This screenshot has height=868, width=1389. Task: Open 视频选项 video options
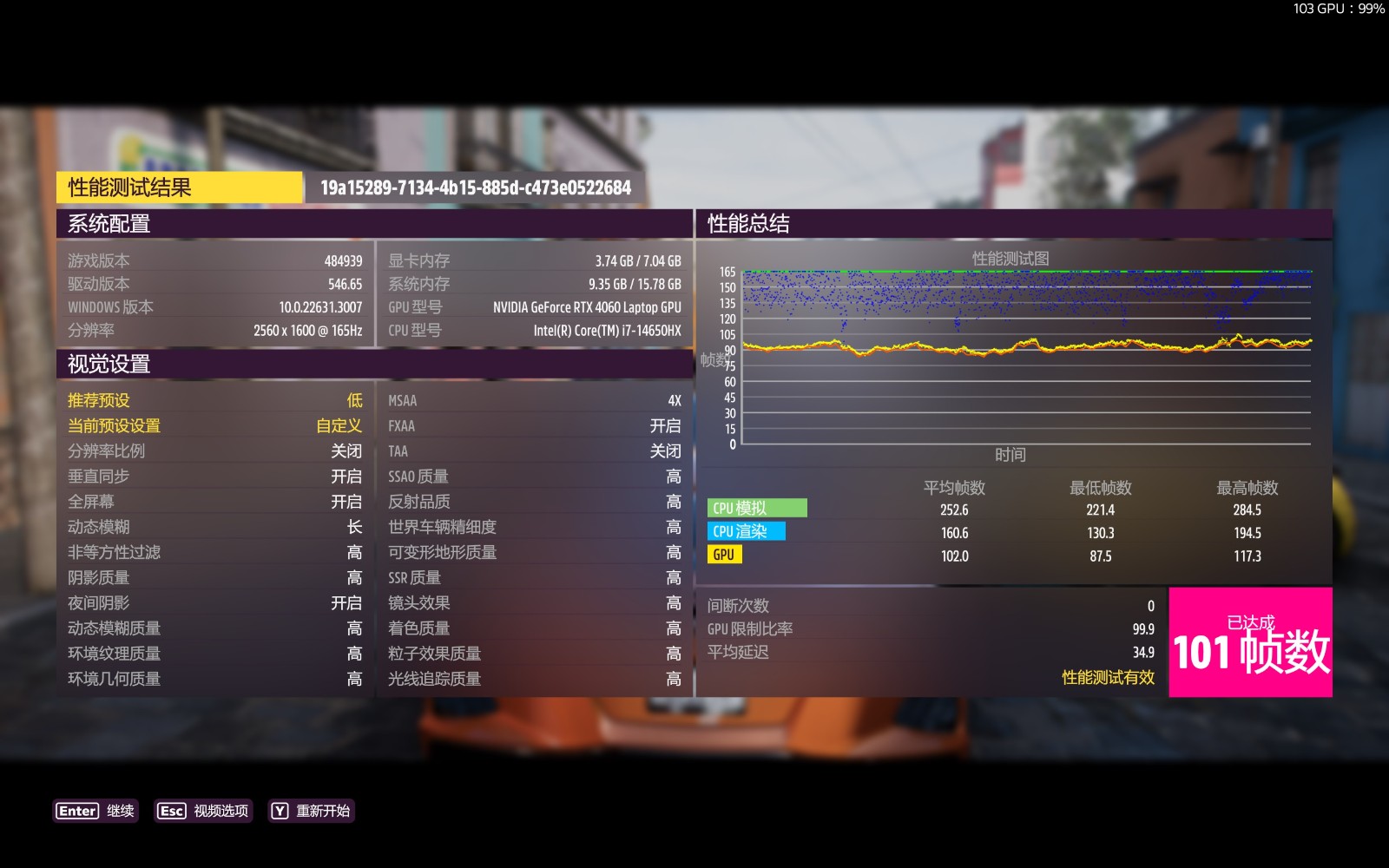203,811
